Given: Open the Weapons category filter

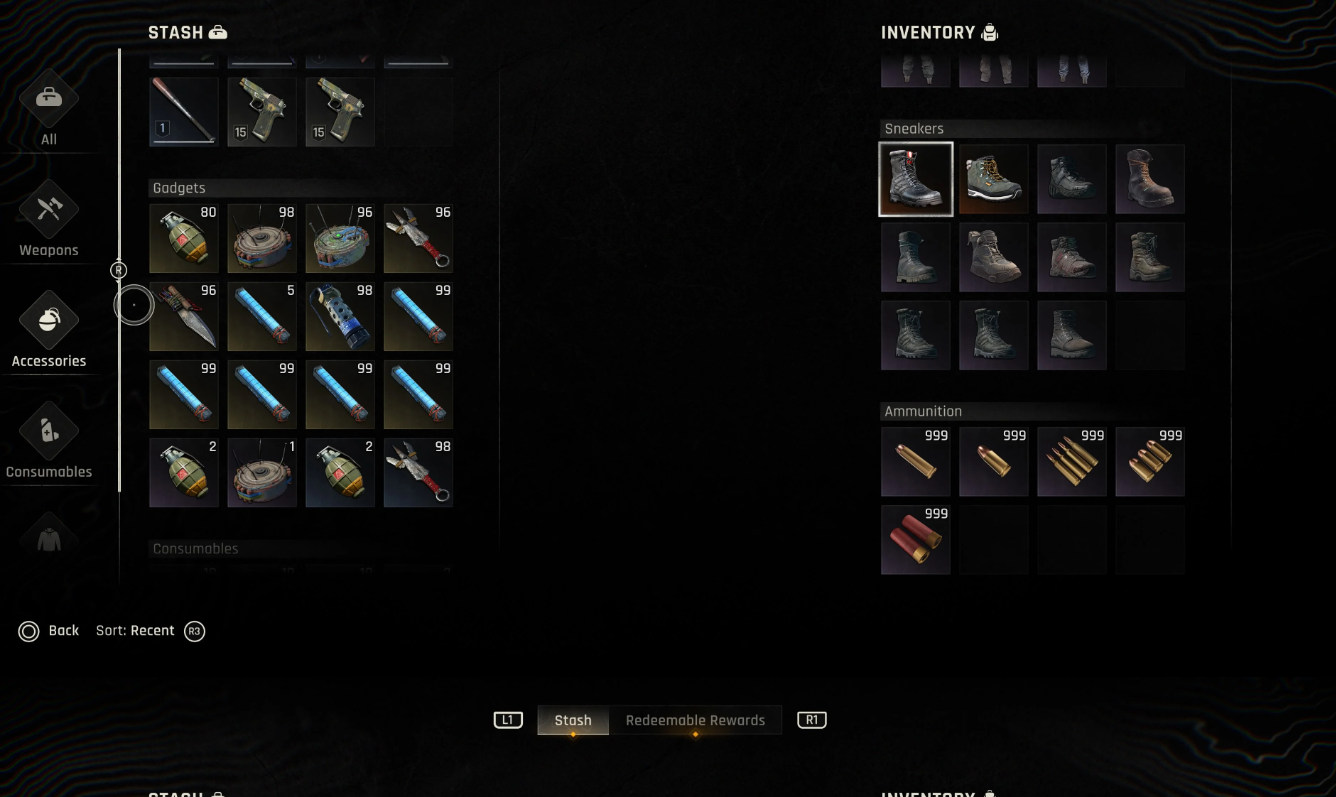Looking at the screenshot, I should [49, 218].
